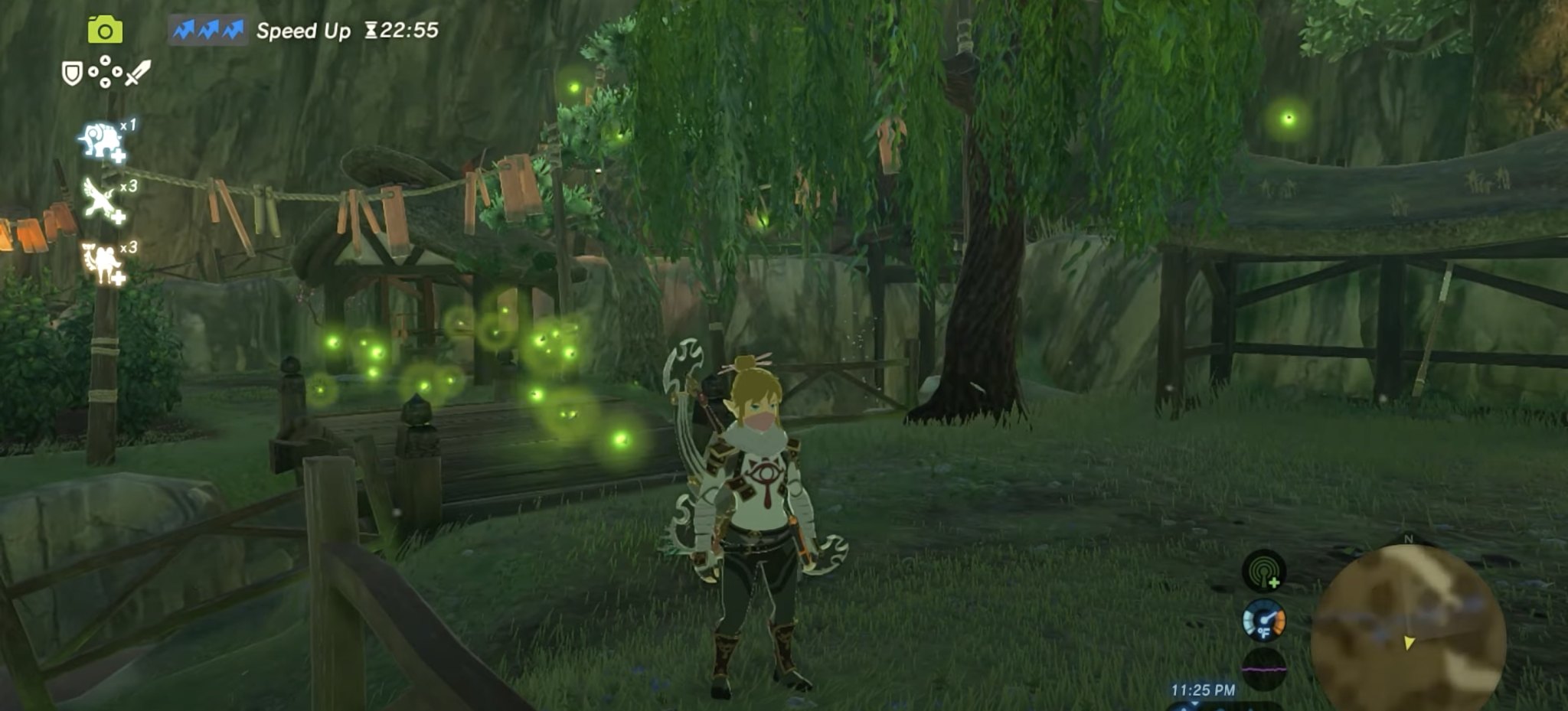Click the hourglass timer icon
1568x711 pixels.
pyautogui.click(x=372, y=31)
